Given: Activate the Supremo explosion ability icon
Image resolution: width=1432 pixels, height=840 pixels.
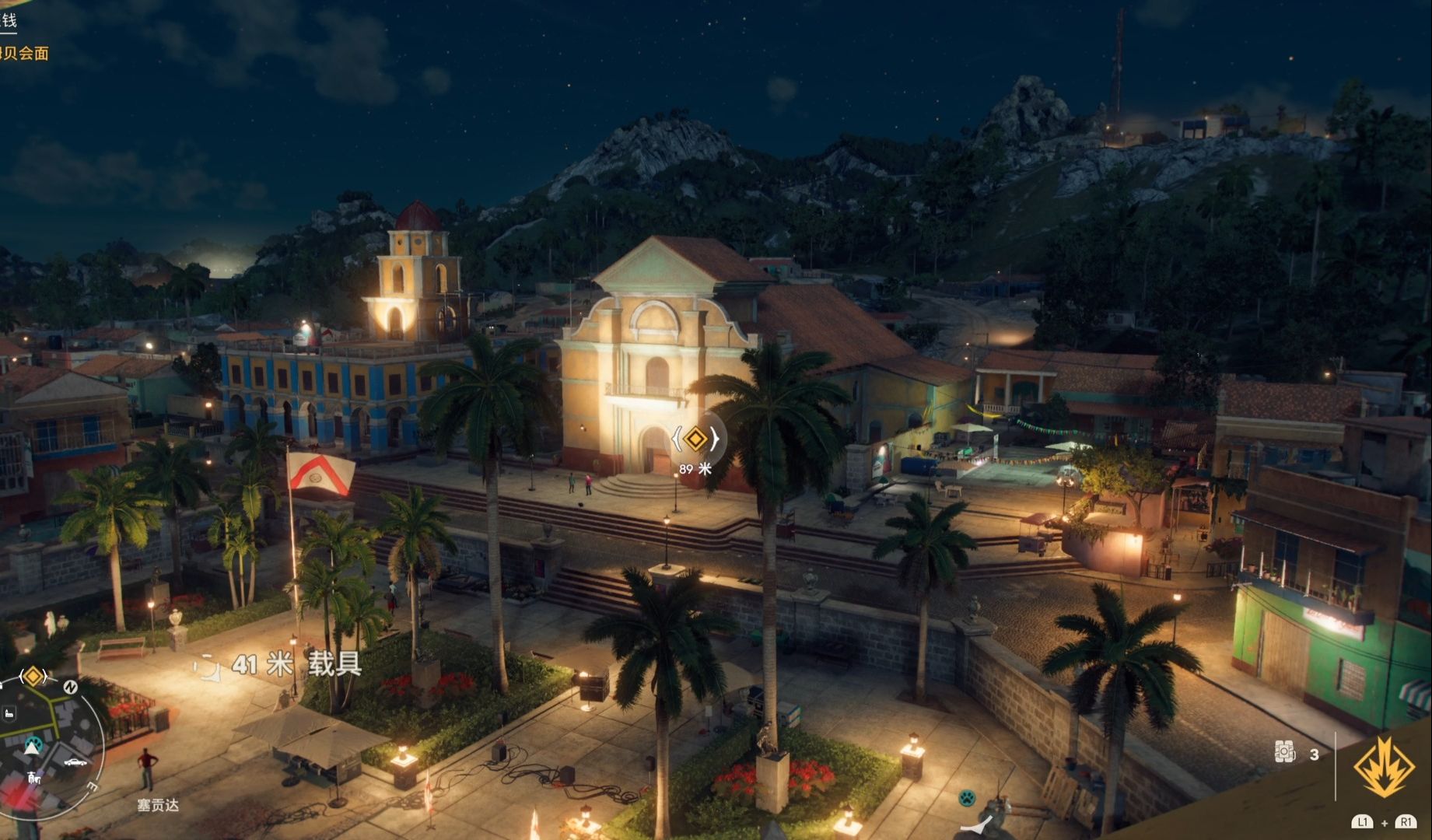Looking at the screenshot, I should point(1384,767).
